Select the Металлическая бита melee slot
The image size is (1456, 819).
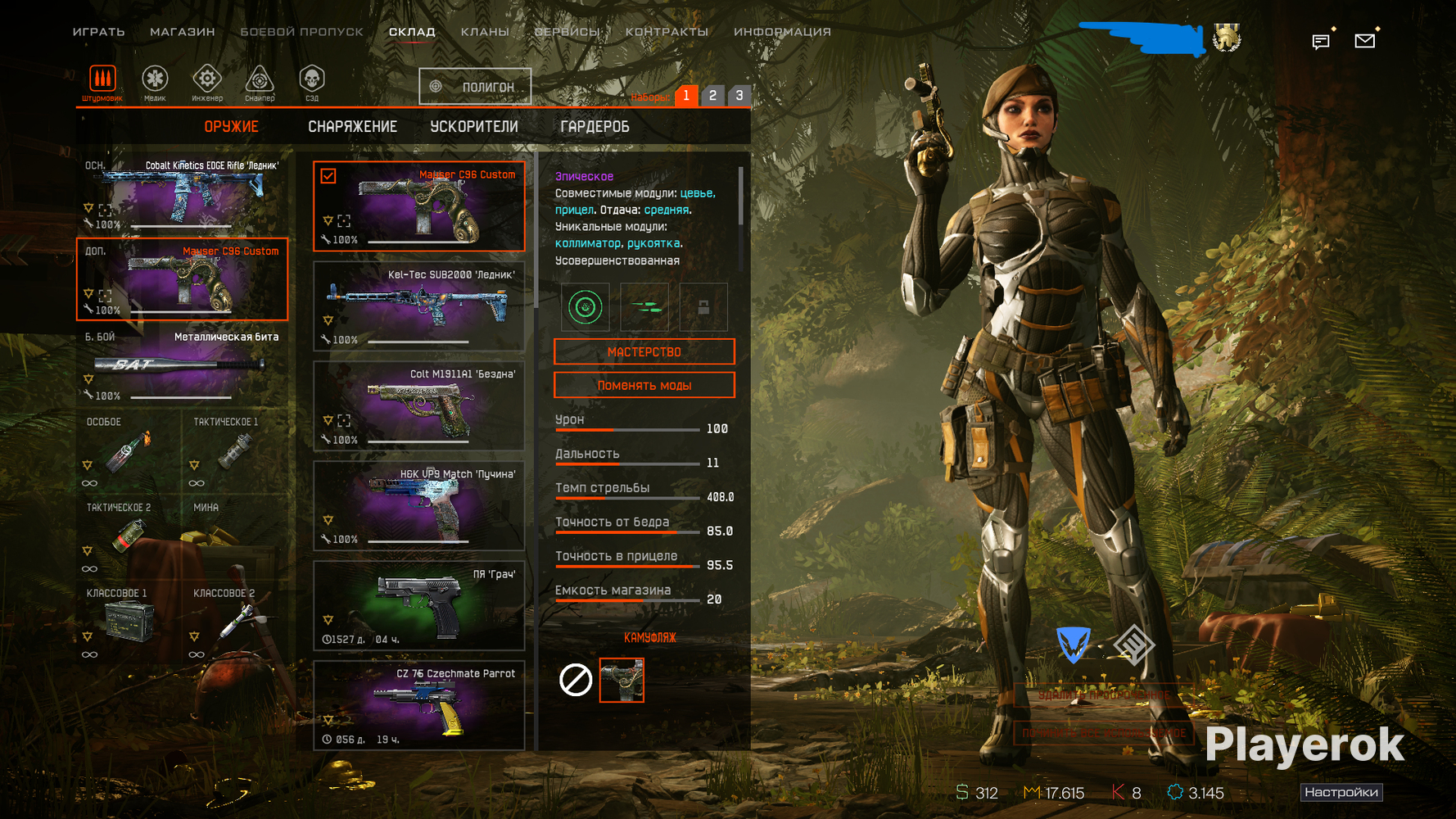182,366
